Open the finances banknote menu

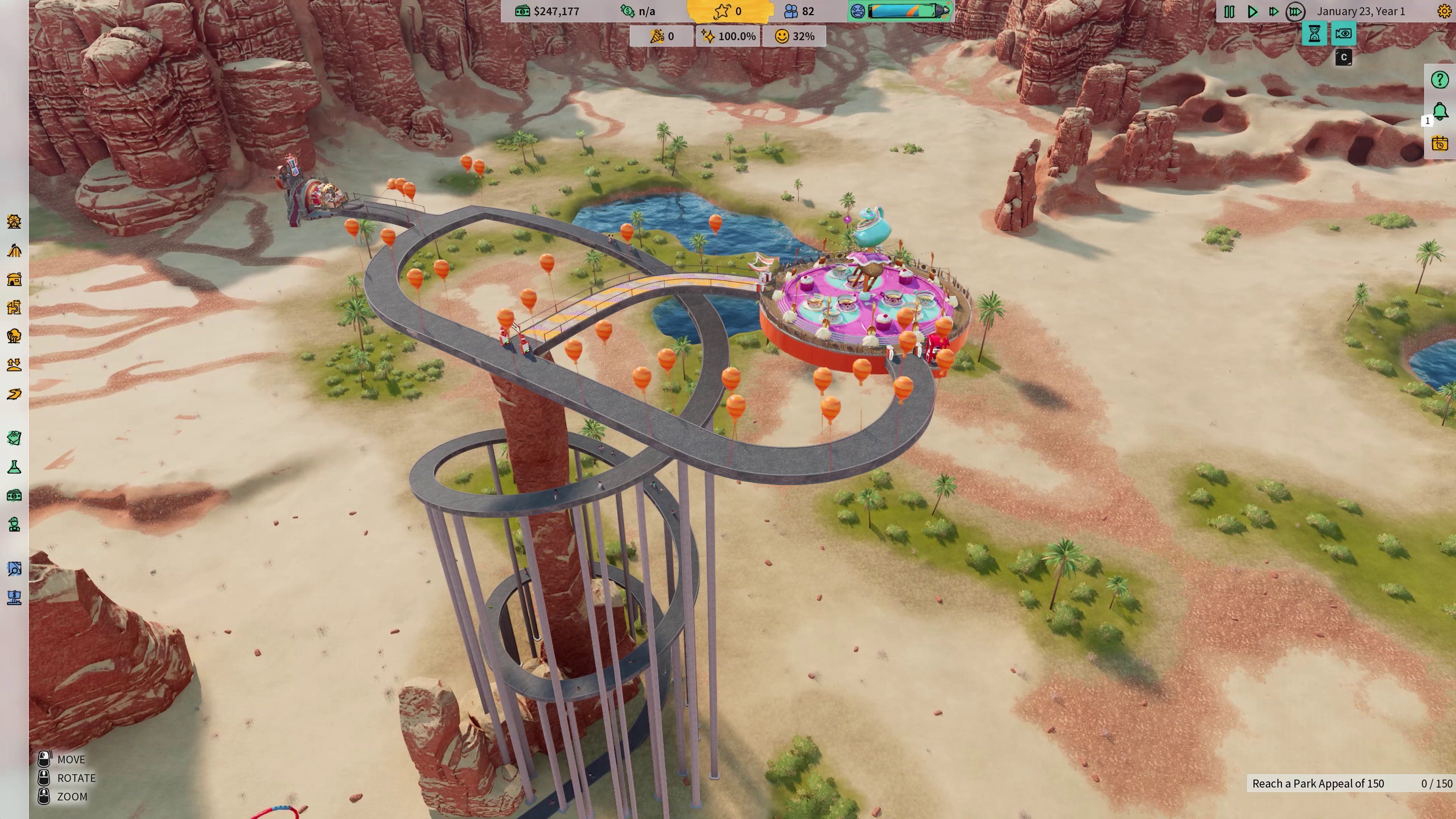pos(14,496)
